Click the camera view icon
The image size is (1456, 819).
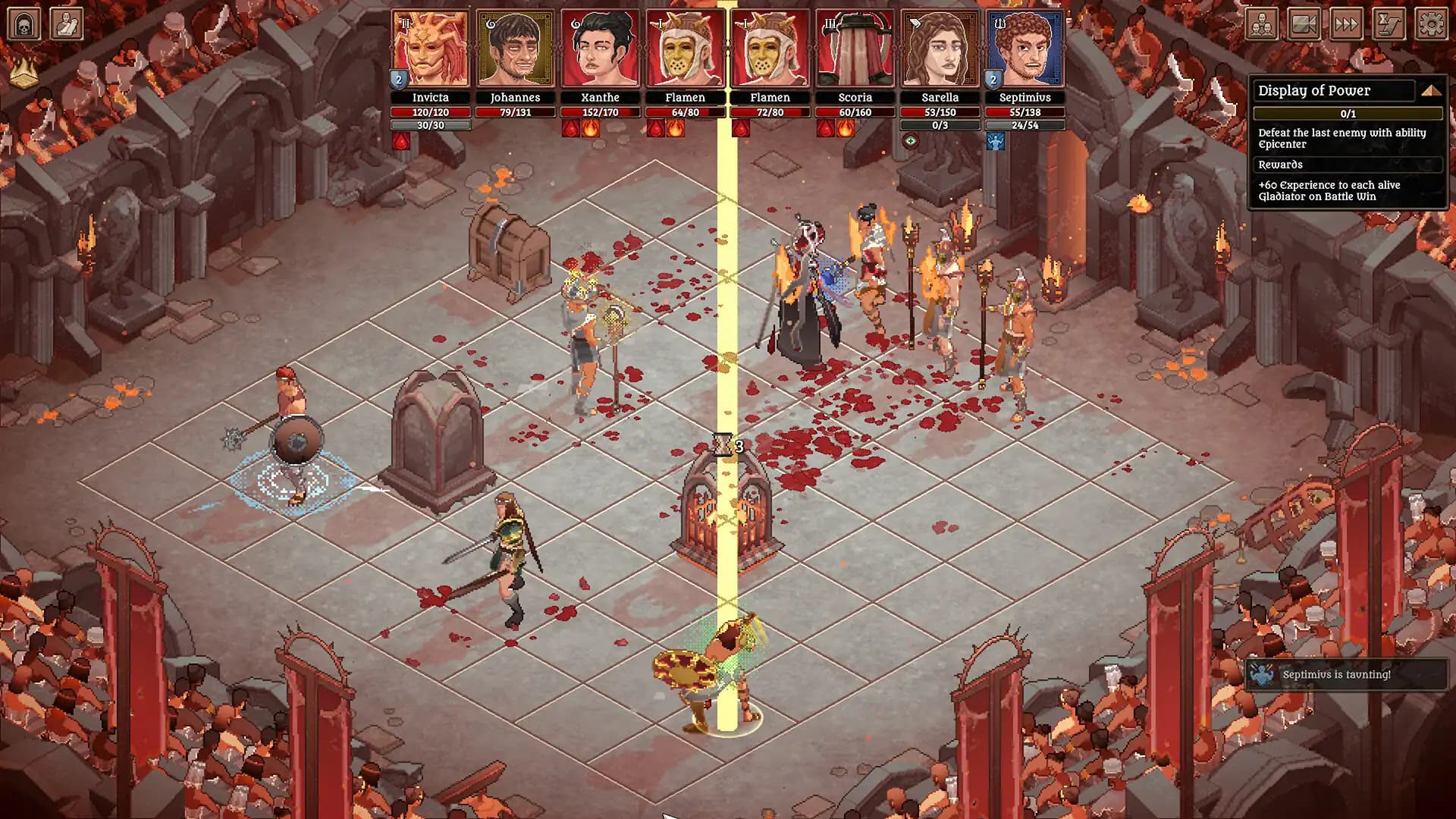(1304, 24)
